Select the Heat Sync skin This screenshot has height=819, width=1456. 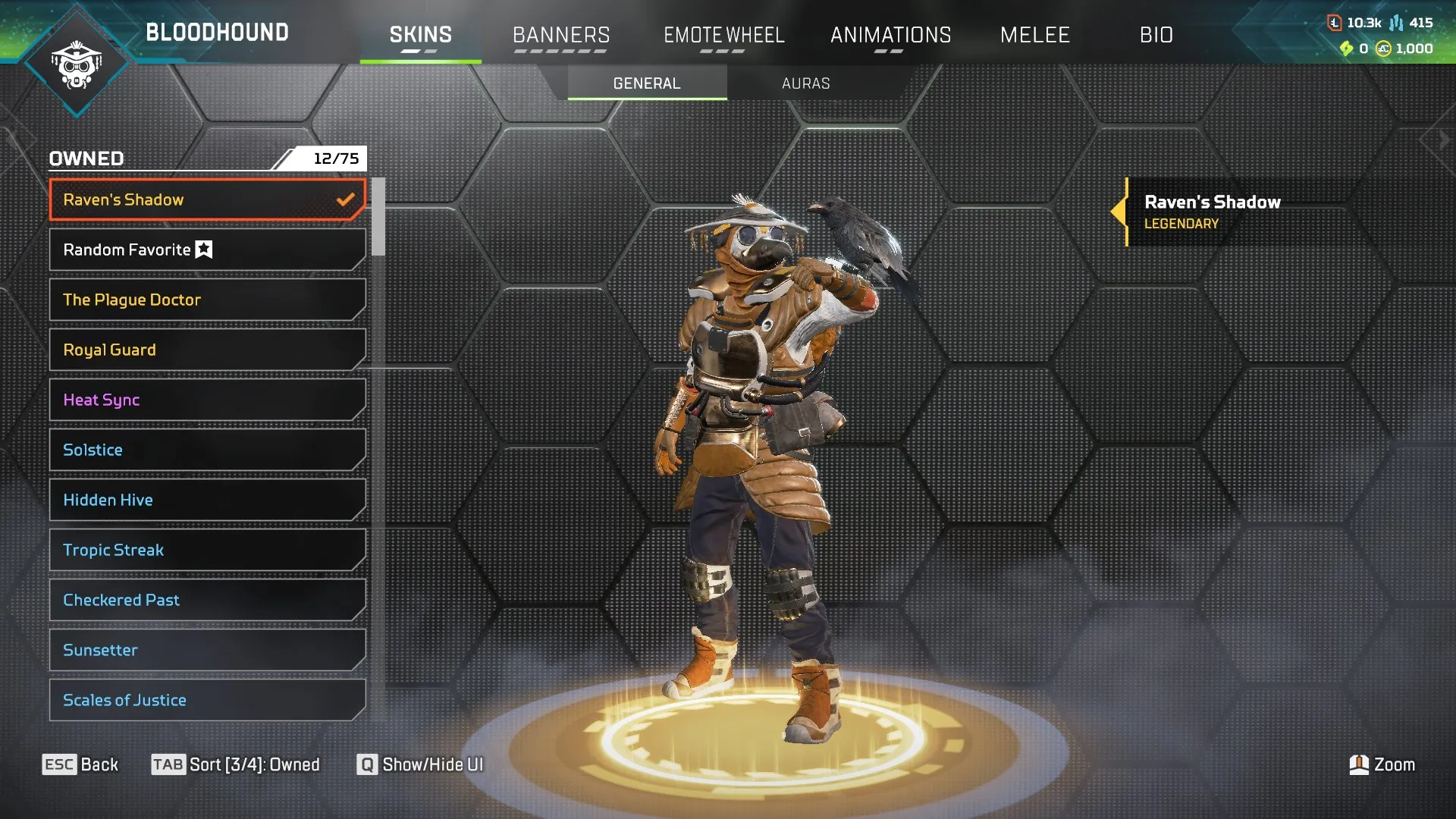[207, 400]
